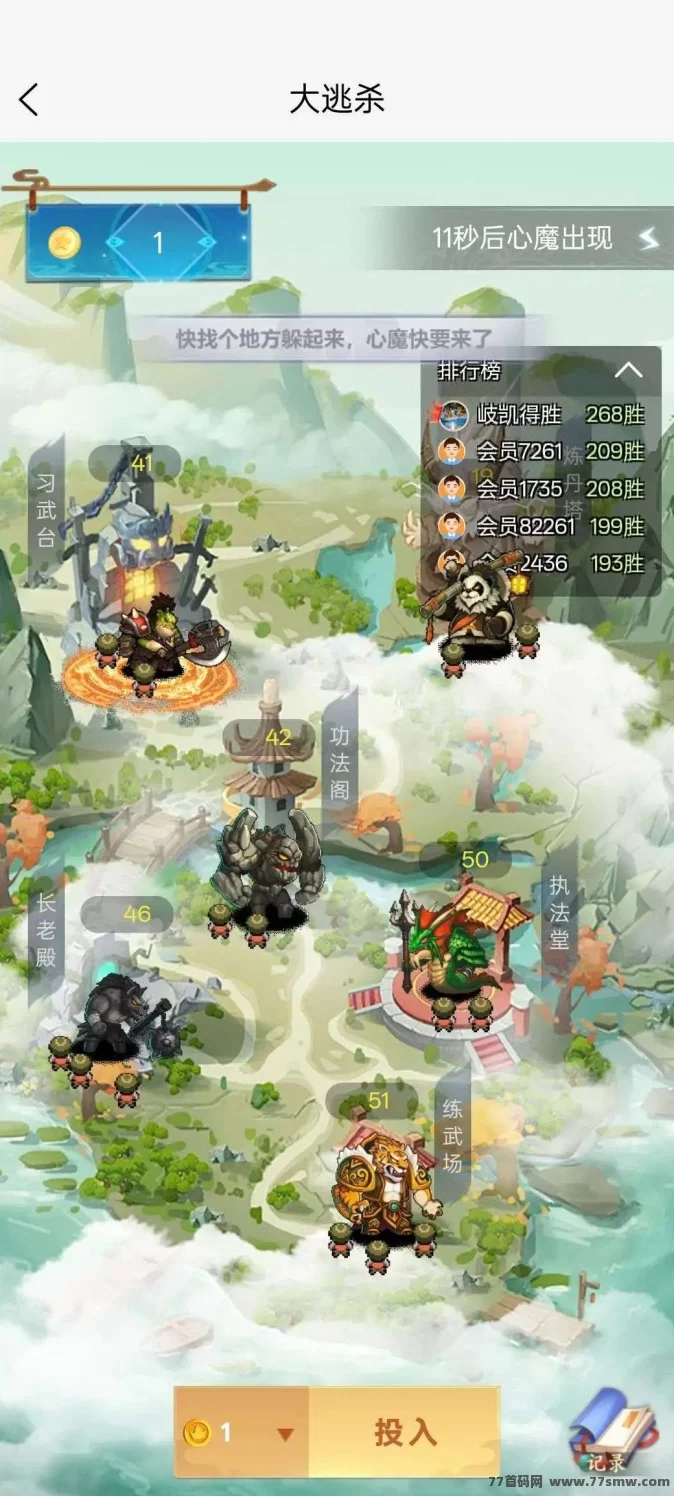Choose the 执法堂 room label

(560, 912)
